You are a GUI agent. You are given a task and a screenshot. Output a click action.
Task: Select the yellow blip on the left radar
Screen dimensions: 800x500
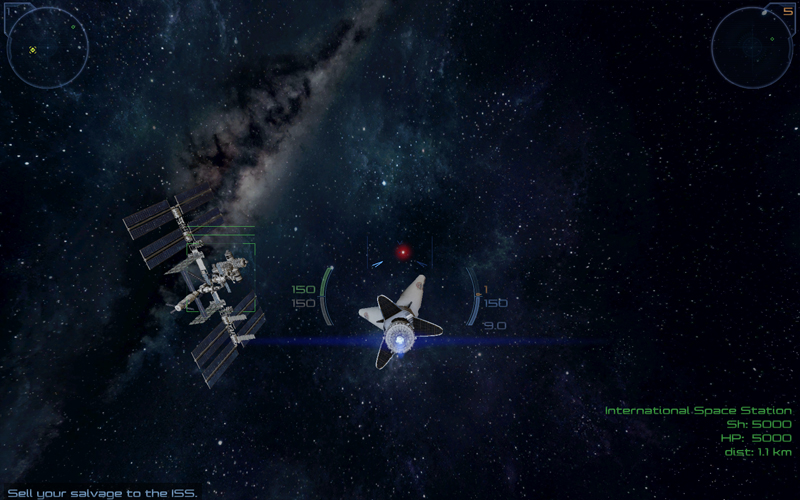point(32,49)
